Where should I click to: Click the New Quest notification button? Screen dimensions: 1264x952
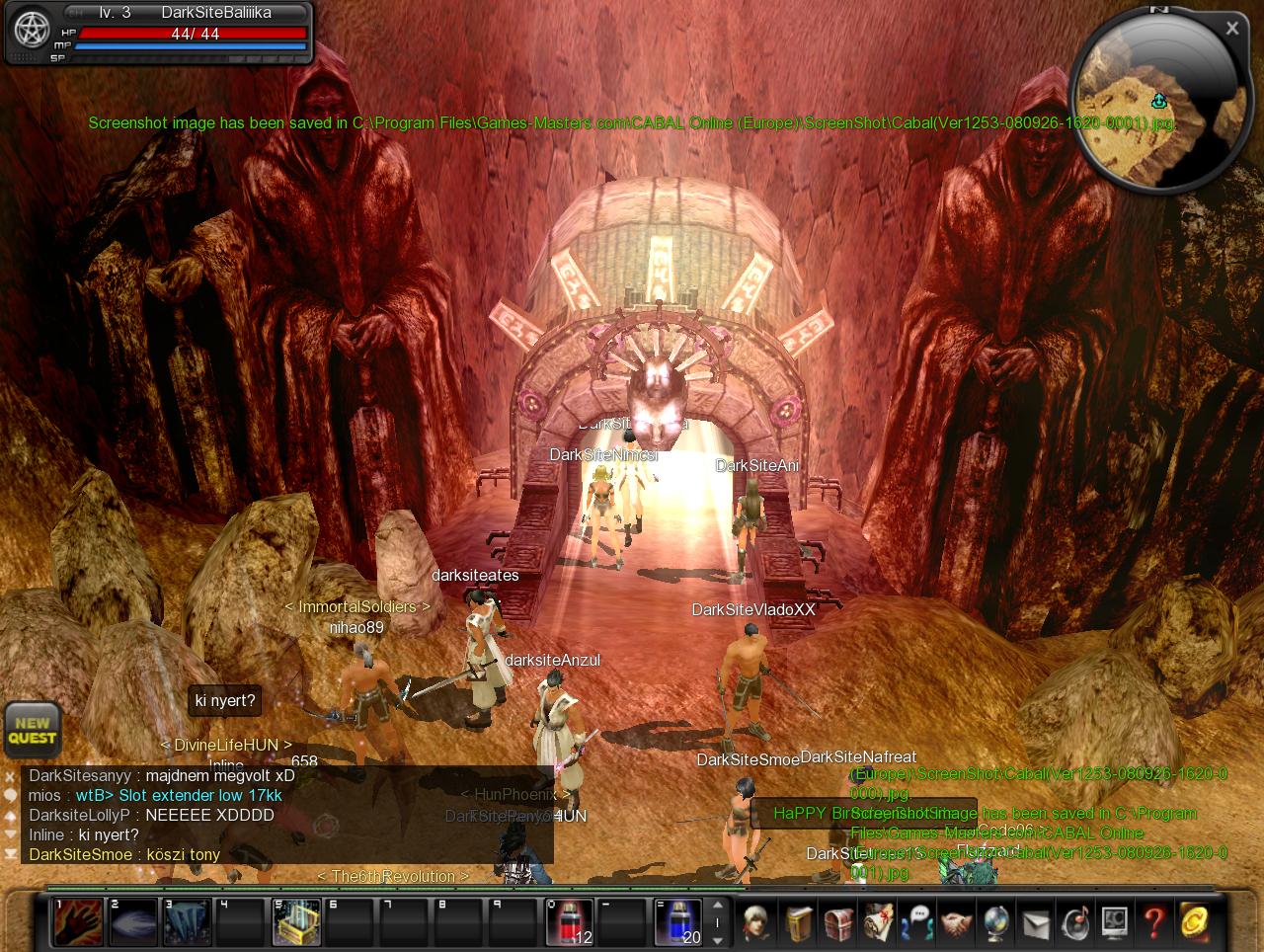[x=32, y=730]
